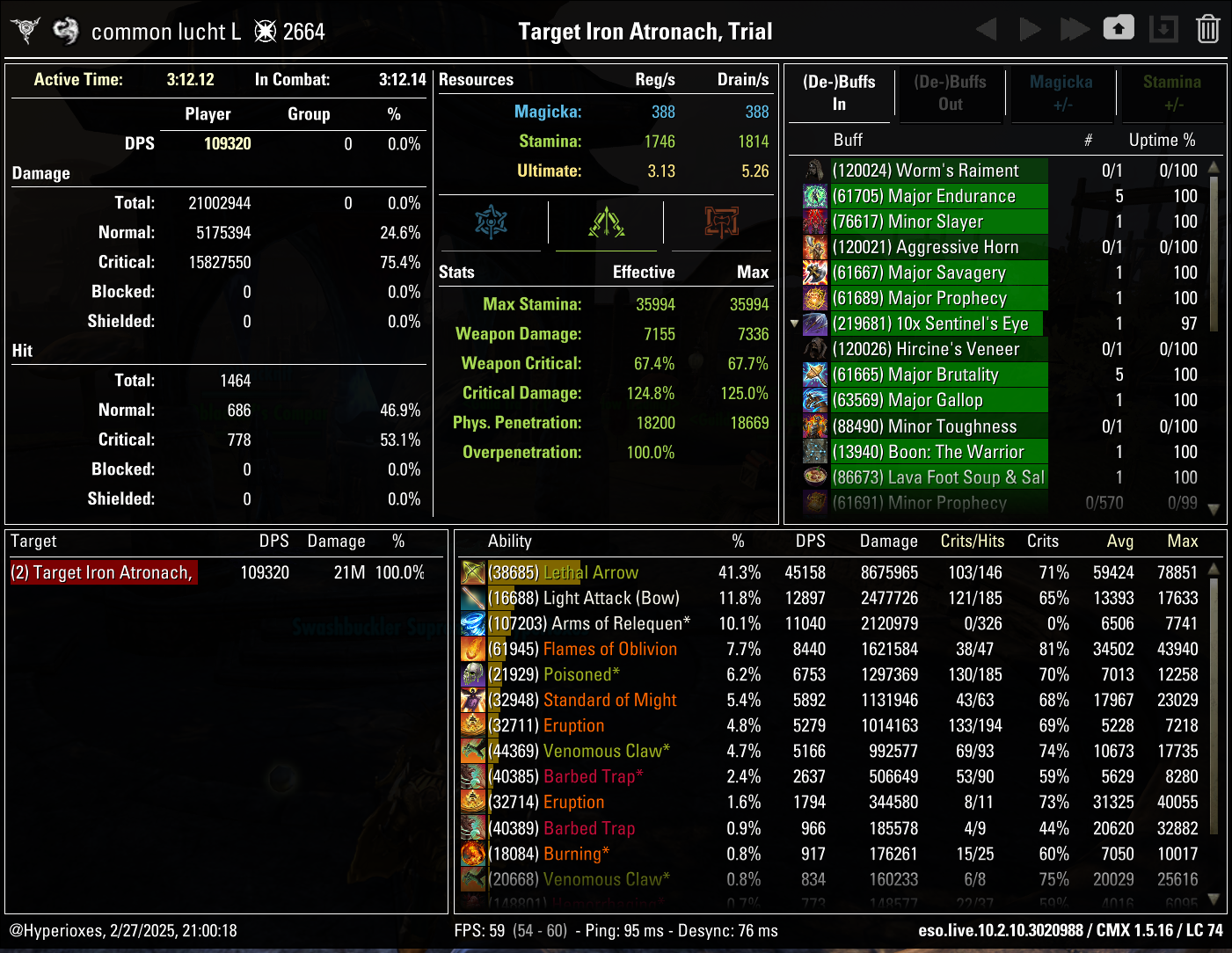Click the Flames of Oblivion ability icon

472,649
